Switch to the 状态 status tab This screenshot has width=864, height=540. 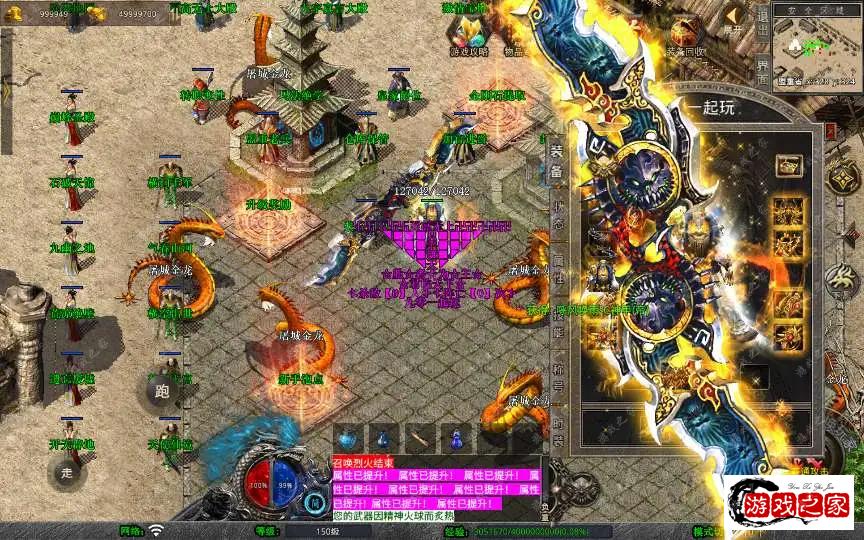click(557, 212)
